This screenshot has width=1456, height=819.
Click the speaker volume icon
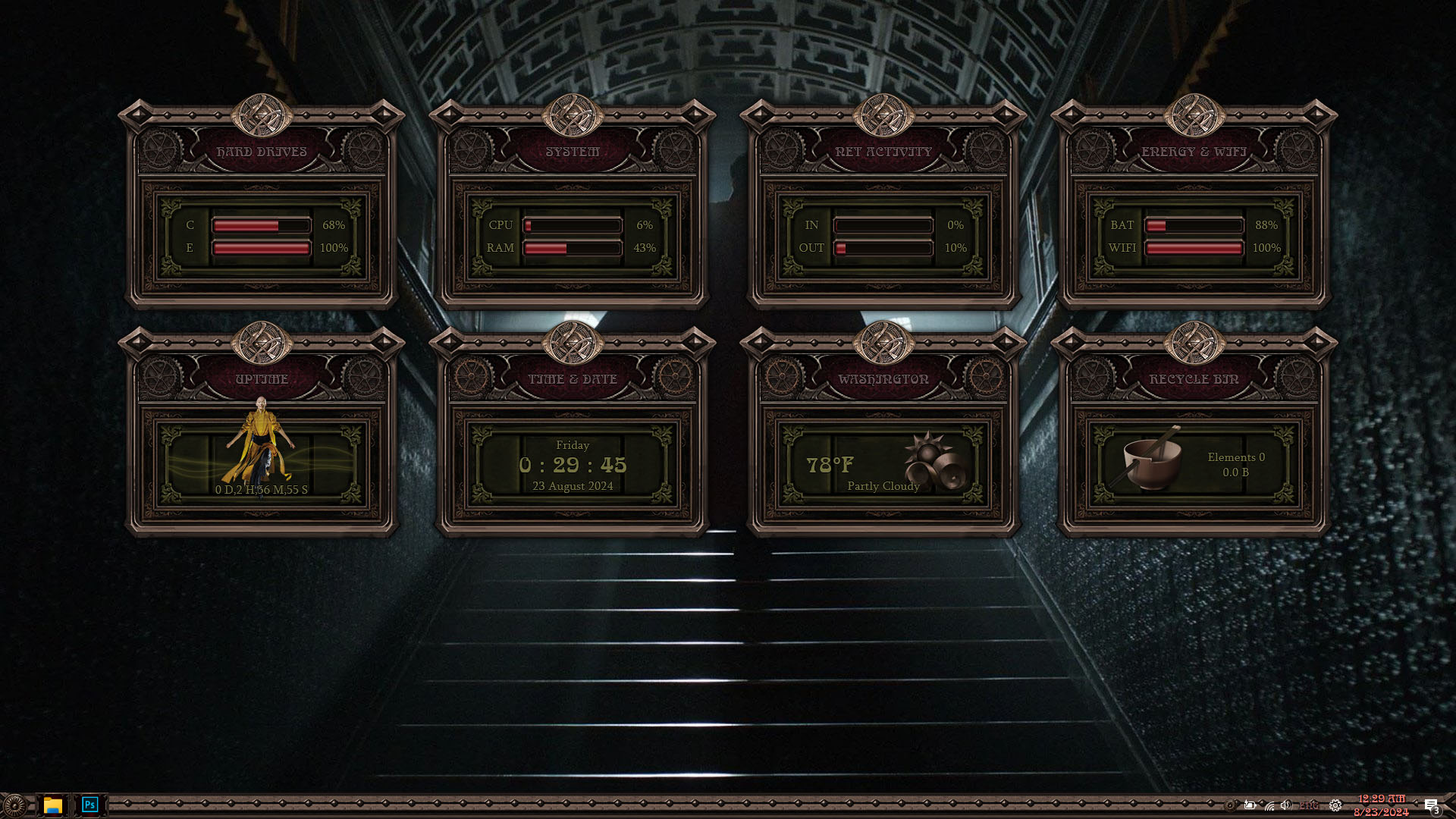click(1285, 805)
